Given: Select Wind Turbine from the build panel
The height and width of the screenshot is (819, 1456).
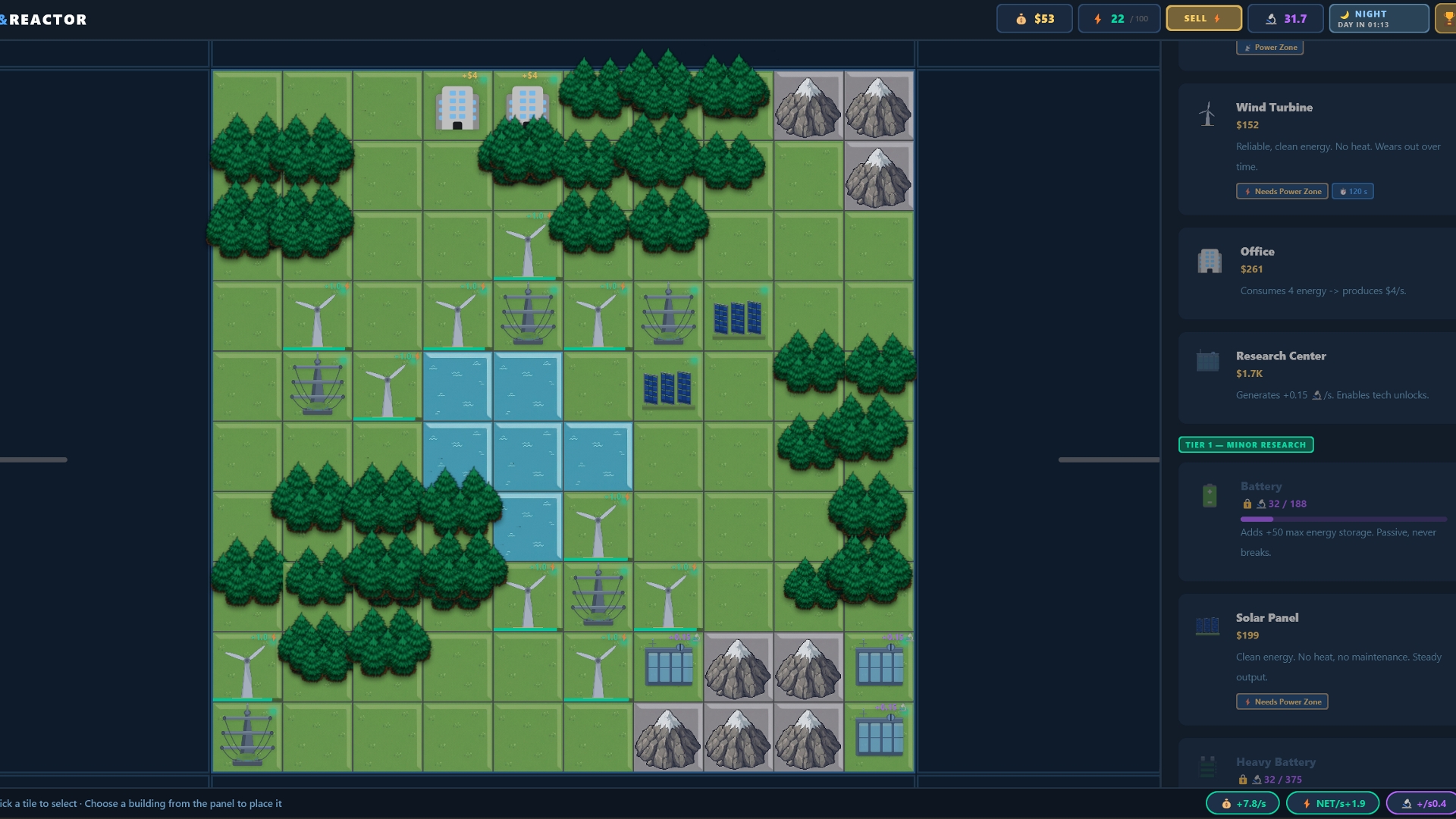Looking at the screenshot, I should [1316, 149].
